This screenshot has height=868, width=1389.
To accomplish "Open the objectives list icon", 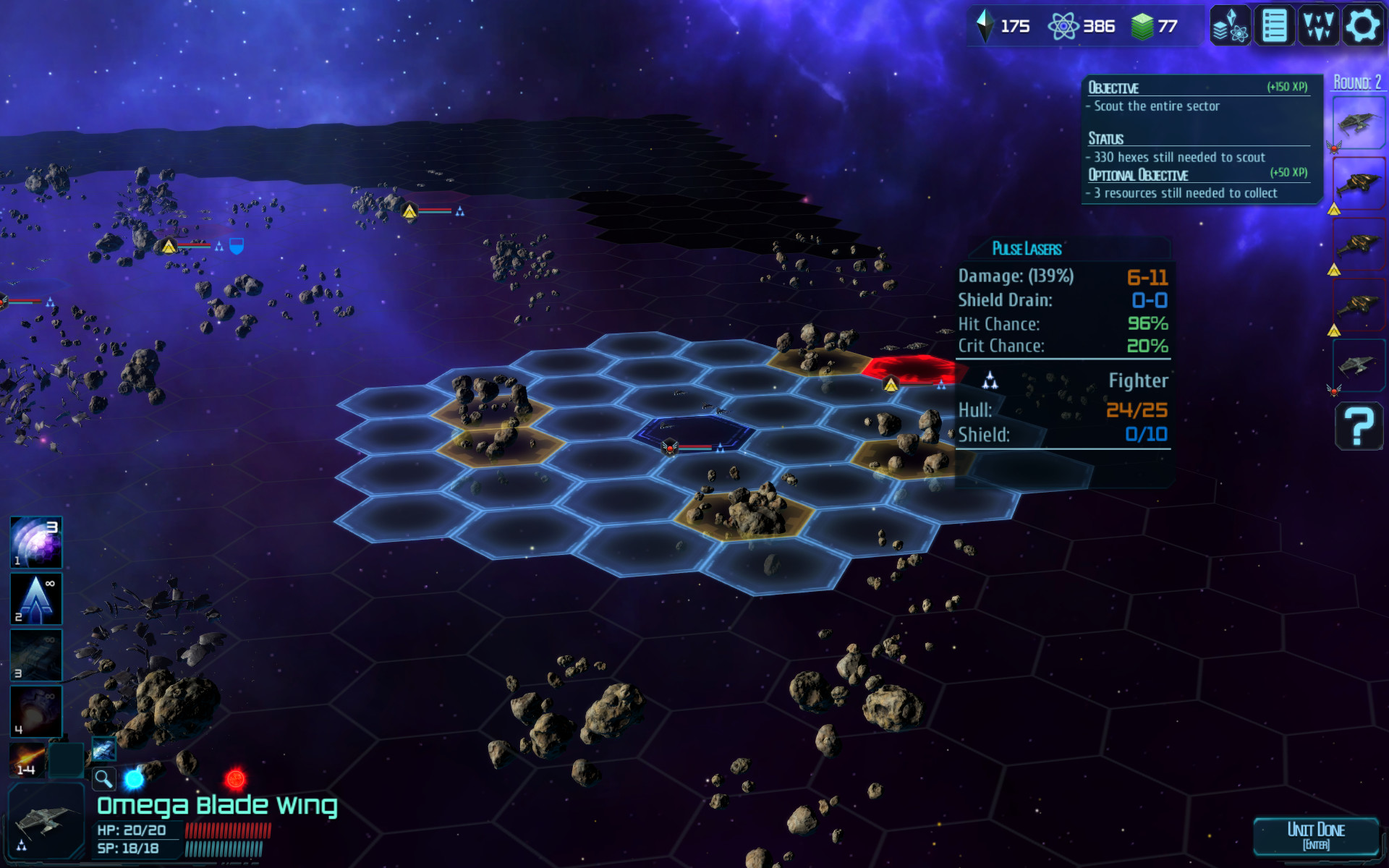I will (1273, 27).
